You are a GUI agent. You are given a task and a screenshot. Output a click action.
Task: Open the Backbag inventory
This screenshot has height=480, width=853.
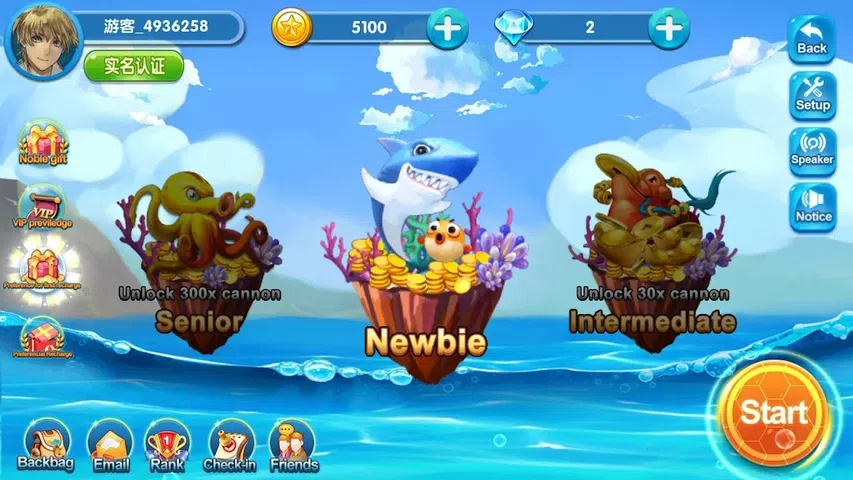(x=46, y=444)
